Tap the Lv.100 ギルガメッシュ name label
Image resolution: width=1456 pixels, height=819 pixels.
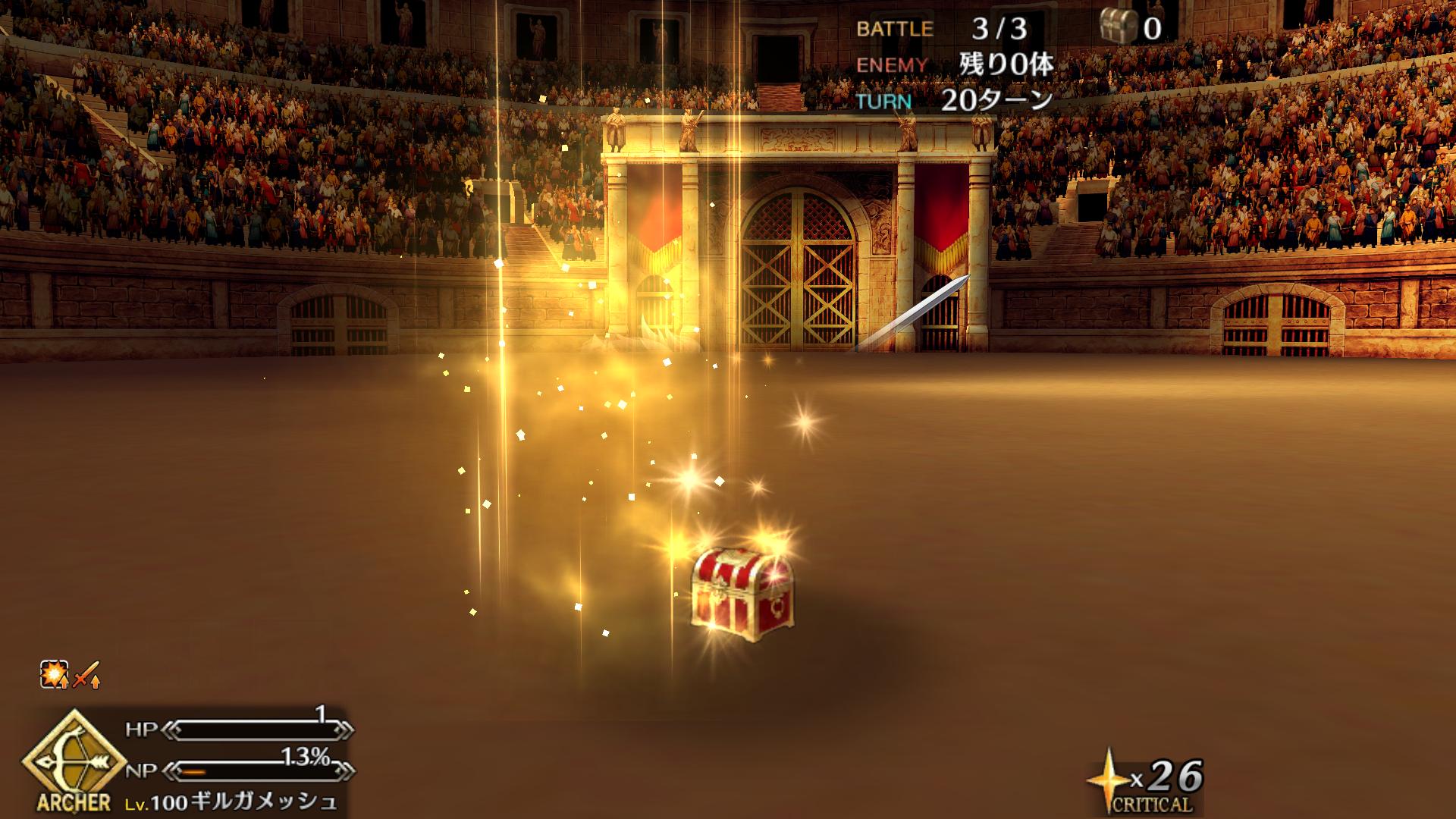coord(231,802)
